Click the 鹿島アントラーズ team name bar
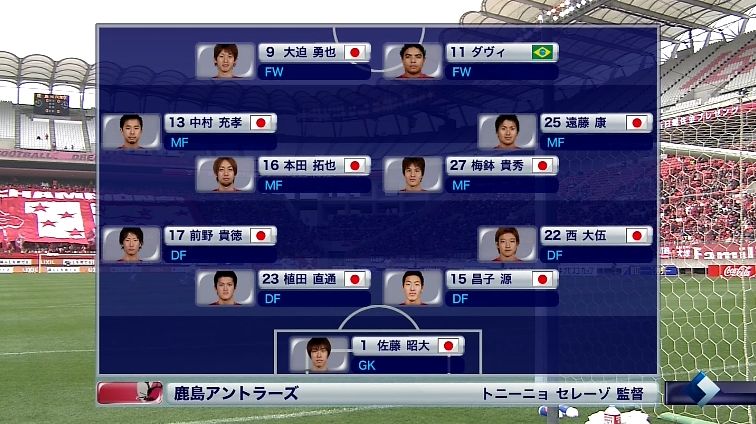 (x=233, y=393)
